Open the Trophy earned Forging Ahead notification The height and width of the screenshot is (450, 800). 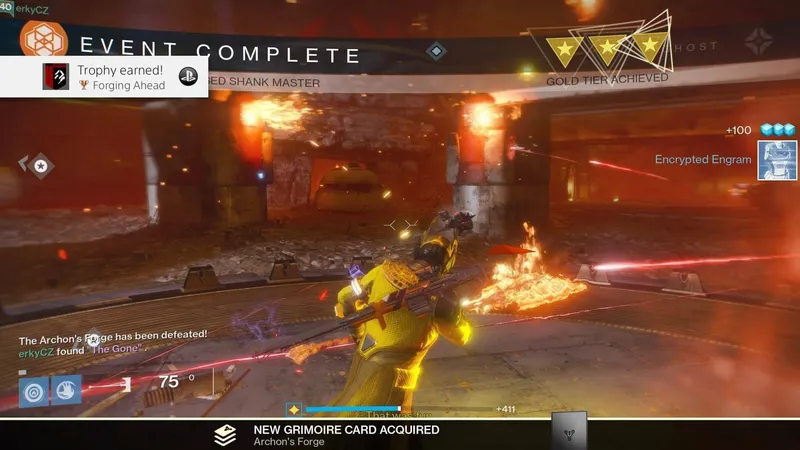point(105,77)
